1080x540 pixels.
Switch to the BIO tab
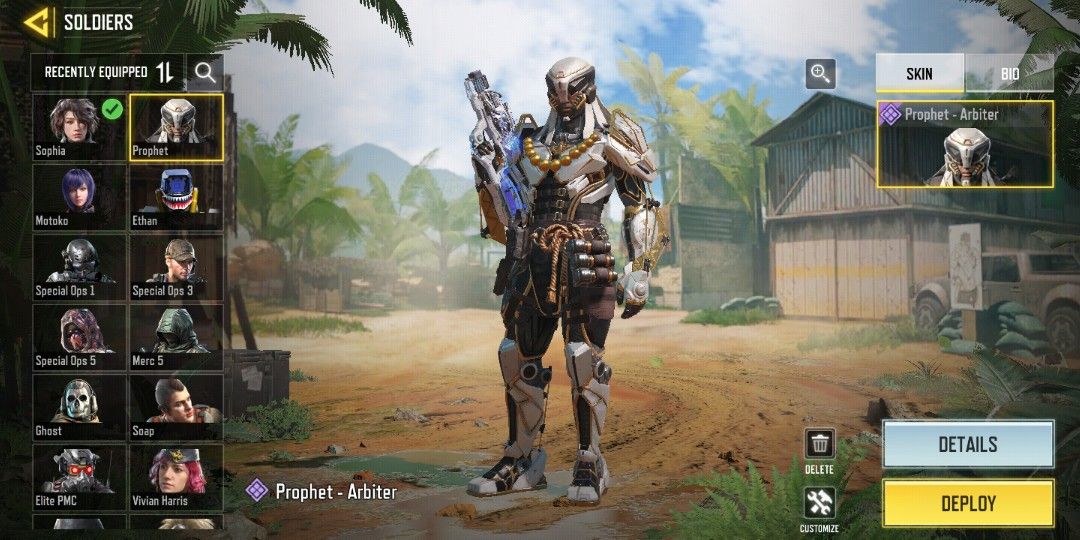click(1010, 74)
